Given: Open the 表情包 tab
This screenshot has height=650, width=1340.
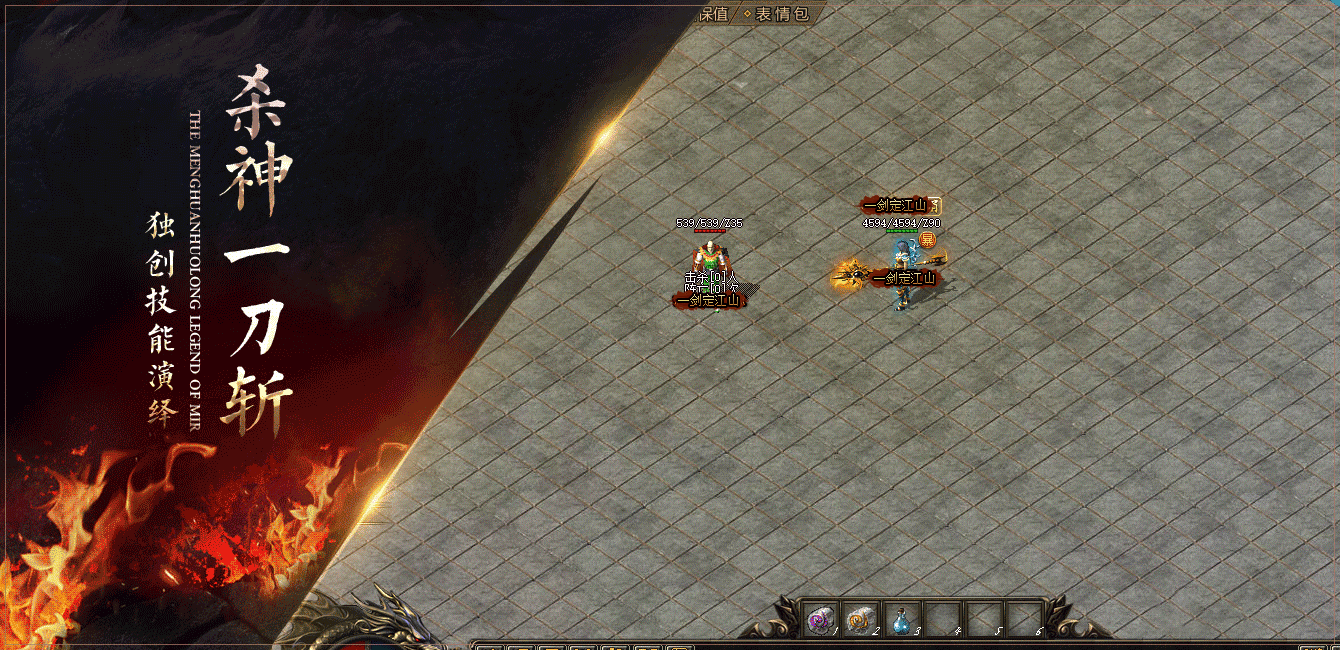Looking at the screenshot, I should point(781,14).
